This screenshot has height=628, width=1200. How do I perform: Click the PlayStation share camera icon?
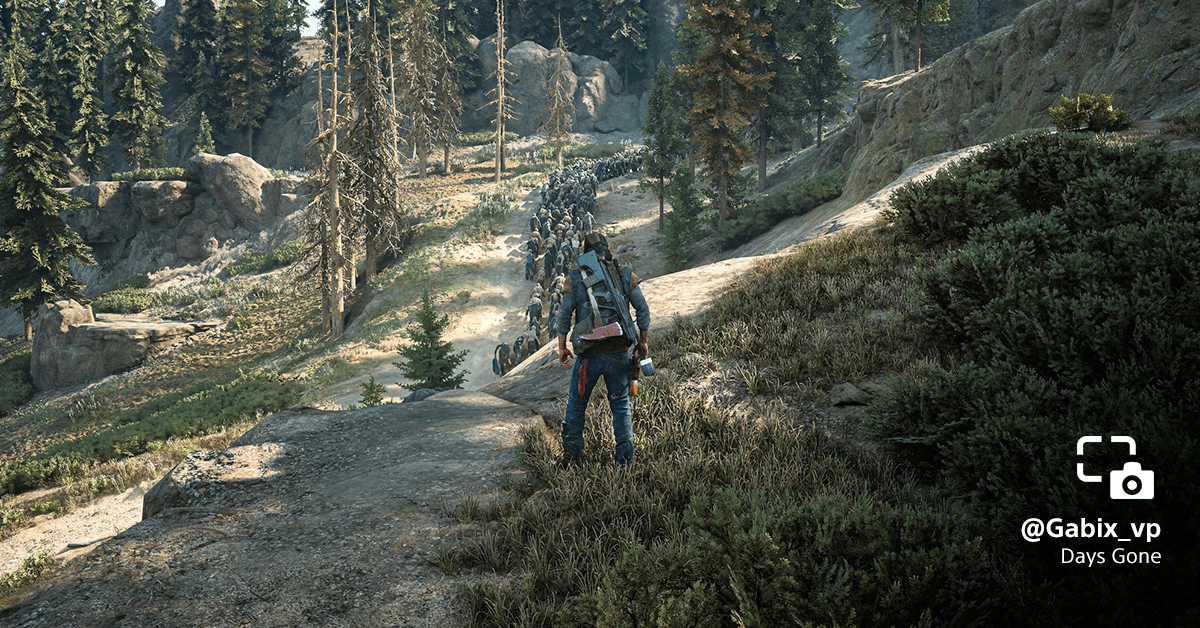[1115, 467]
